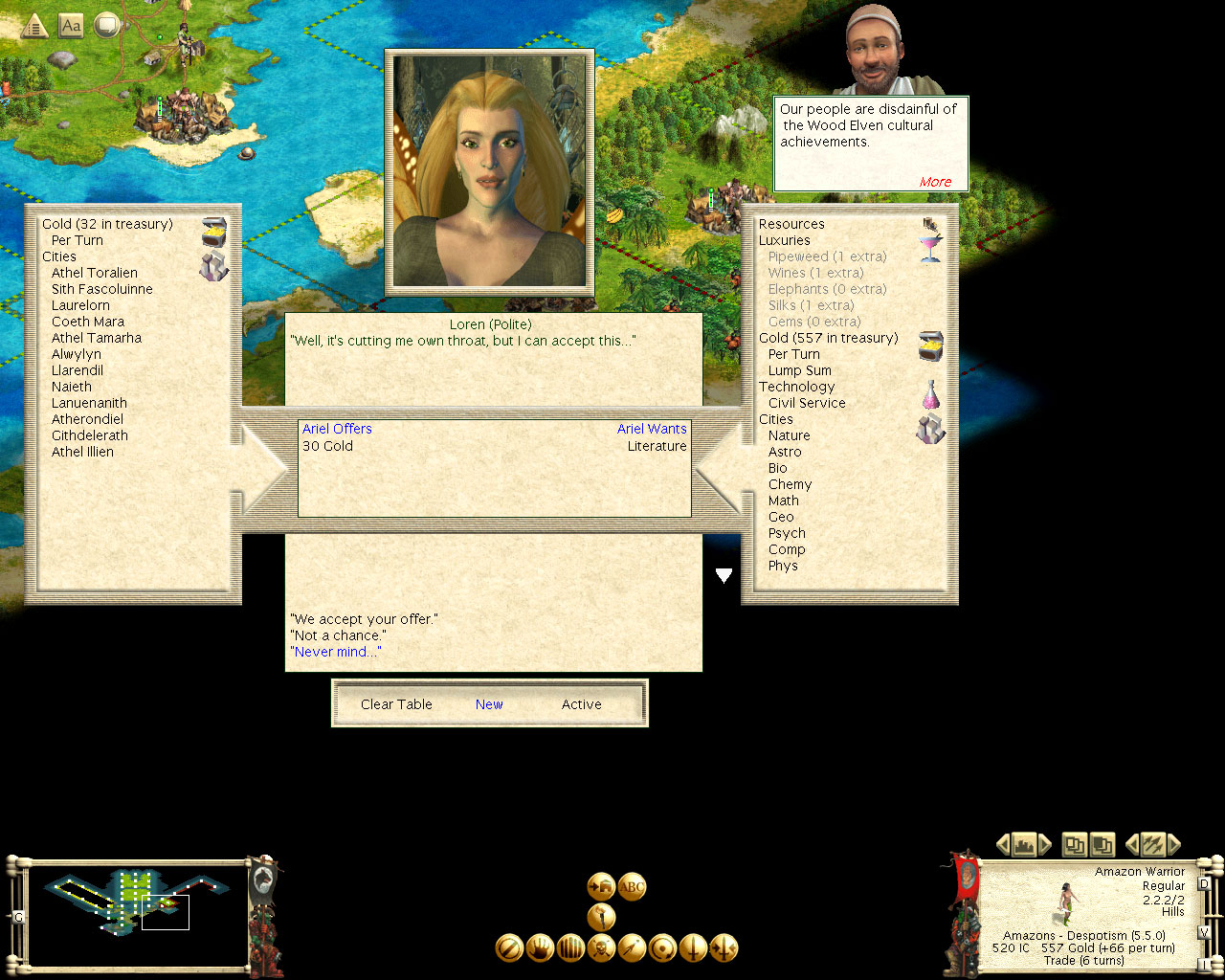Open the advisor chat bubble icon
The width and height of the screenshot is (1225, 980).
coord(106,26)
